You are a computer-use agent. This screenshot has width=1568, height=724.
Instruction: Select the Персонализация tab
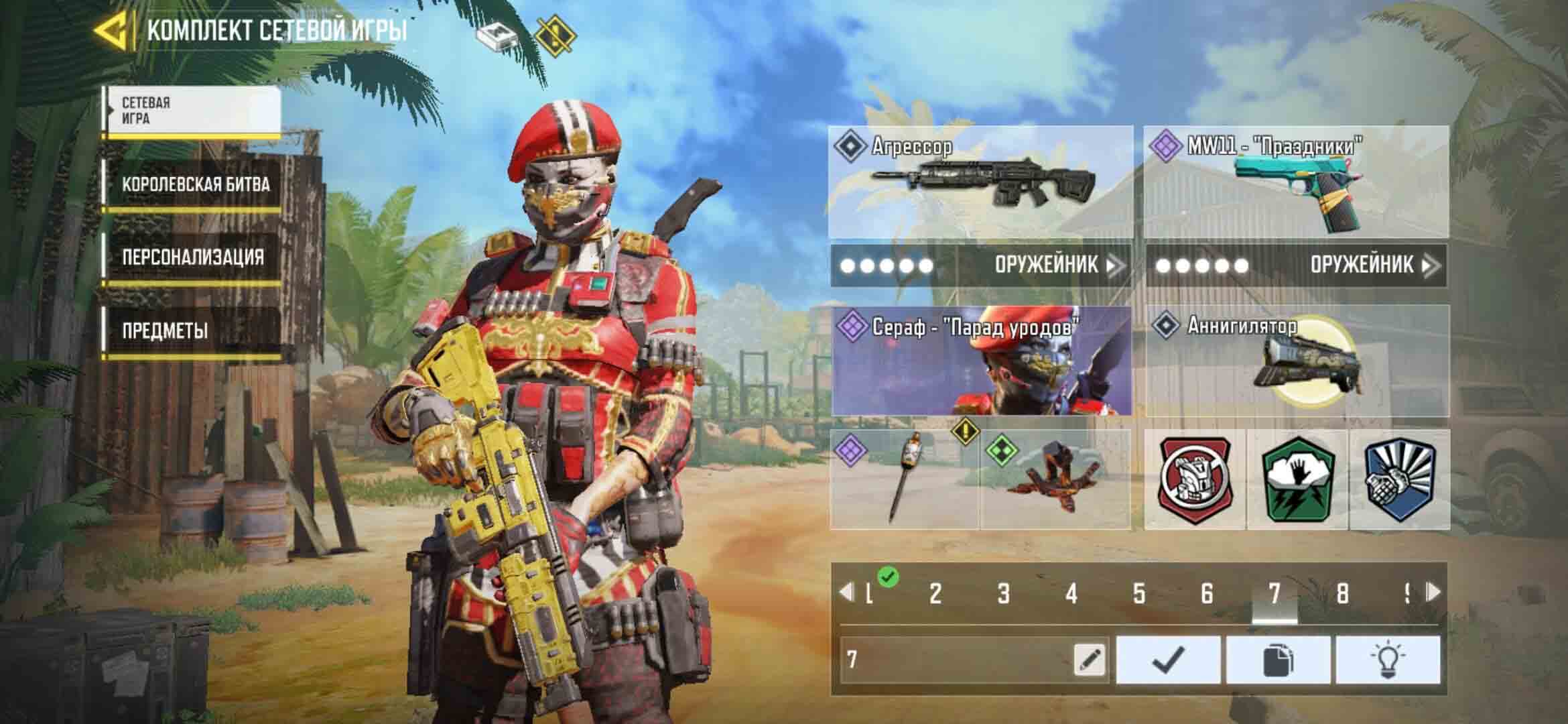point(192,257)
